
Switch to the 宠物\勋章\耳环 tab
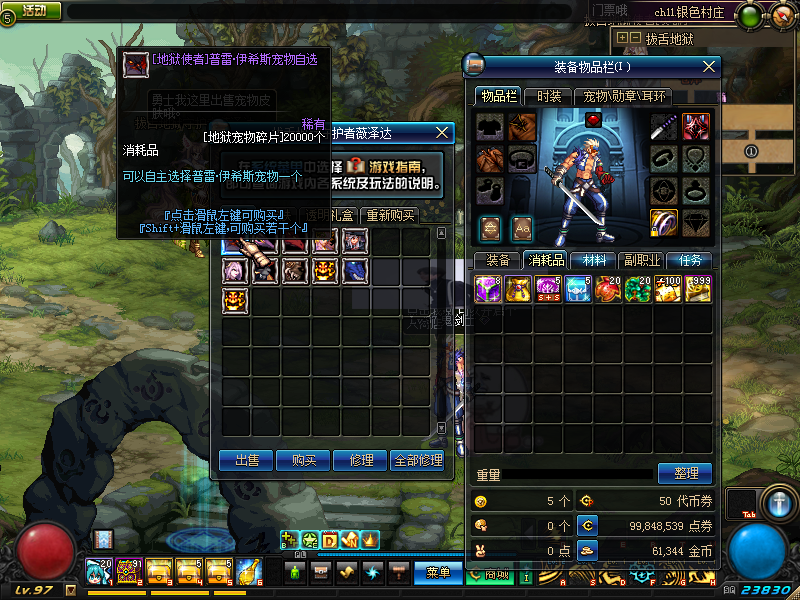[626, 96]
